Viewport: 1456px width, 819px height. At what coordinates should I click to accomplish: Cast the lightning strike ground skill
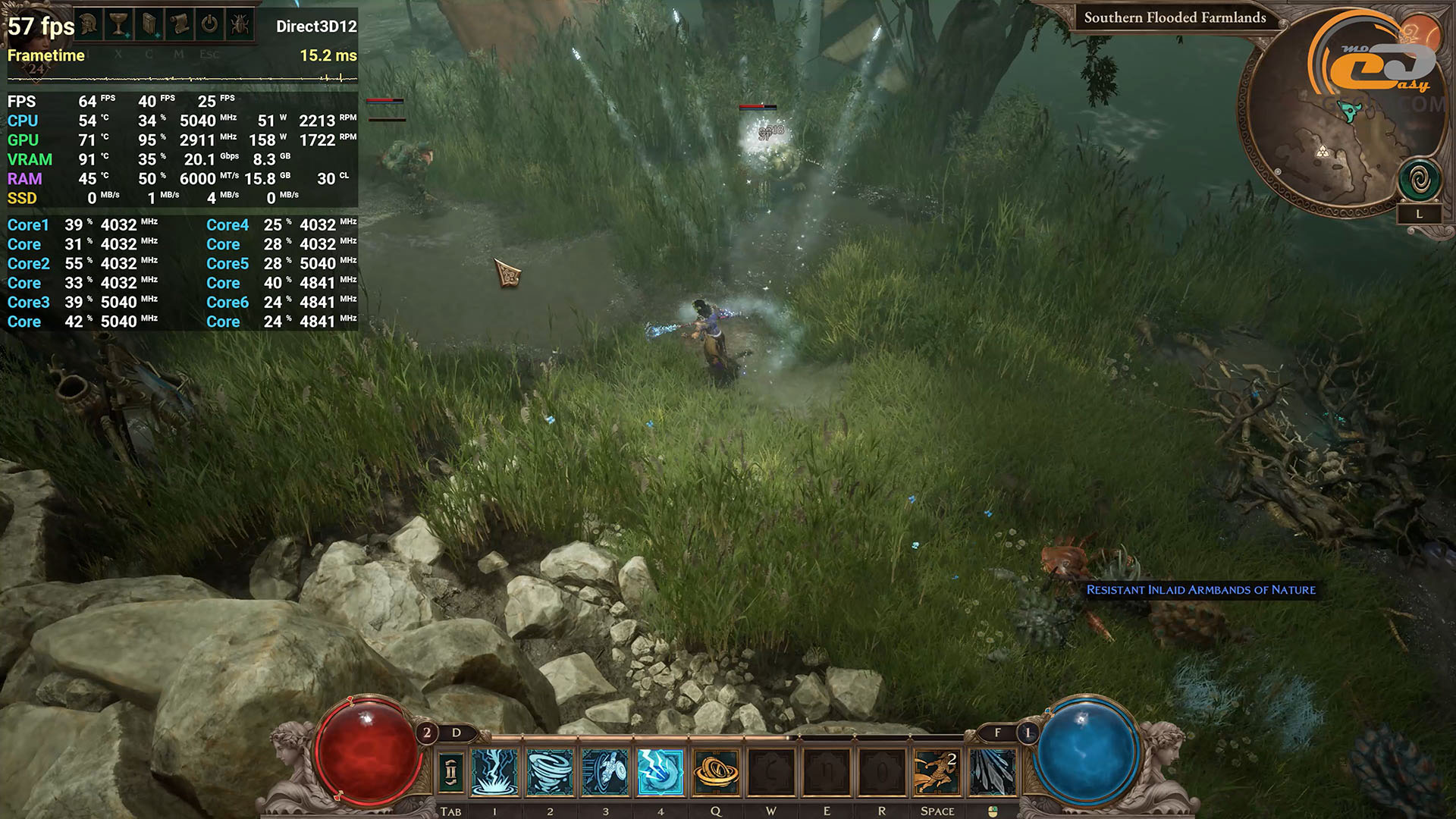[x=494, y=773]
